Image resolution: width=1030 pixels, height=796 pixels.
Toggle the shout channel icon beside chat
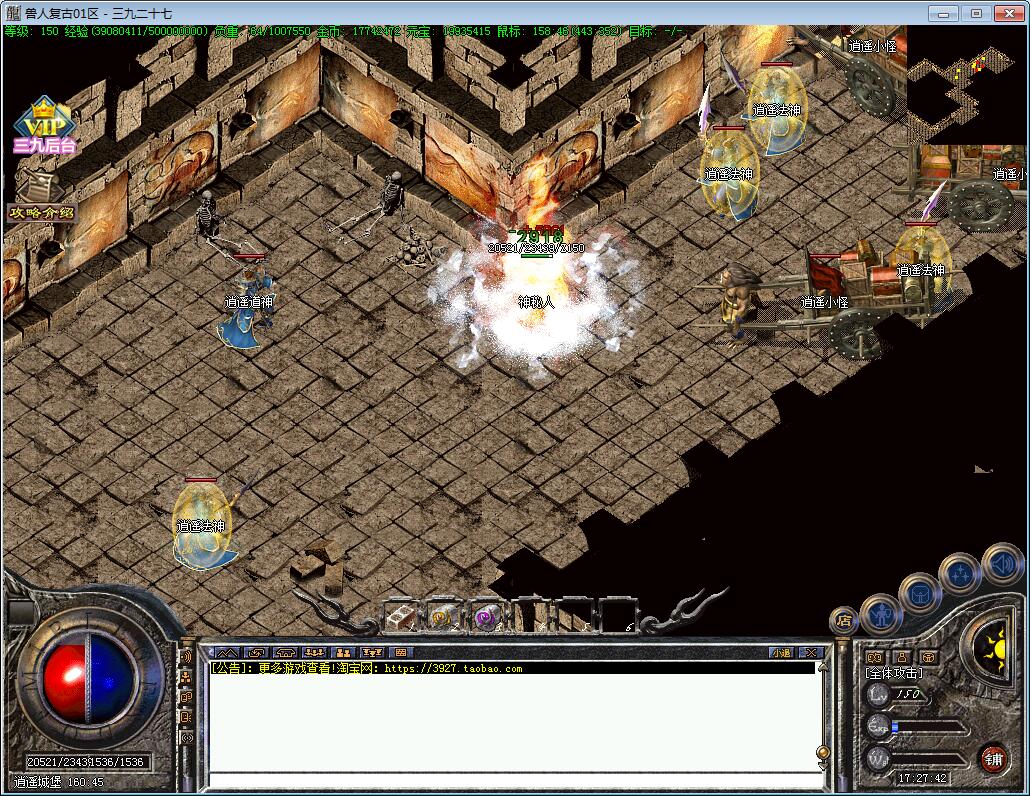point(186,657)
